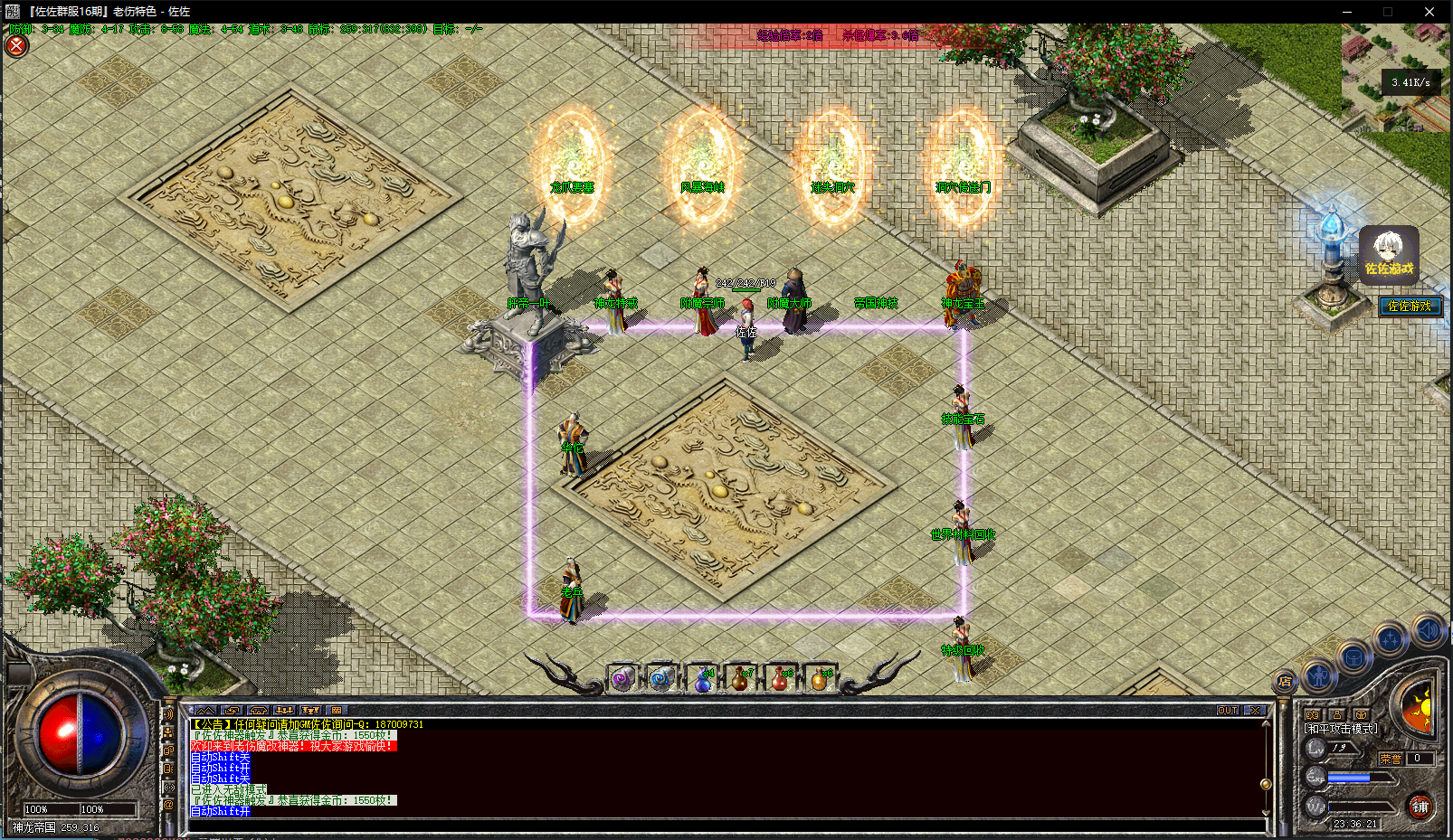Open the minimap in the corner
This screenshot has height=840, width=1453.
point(1396,77)
